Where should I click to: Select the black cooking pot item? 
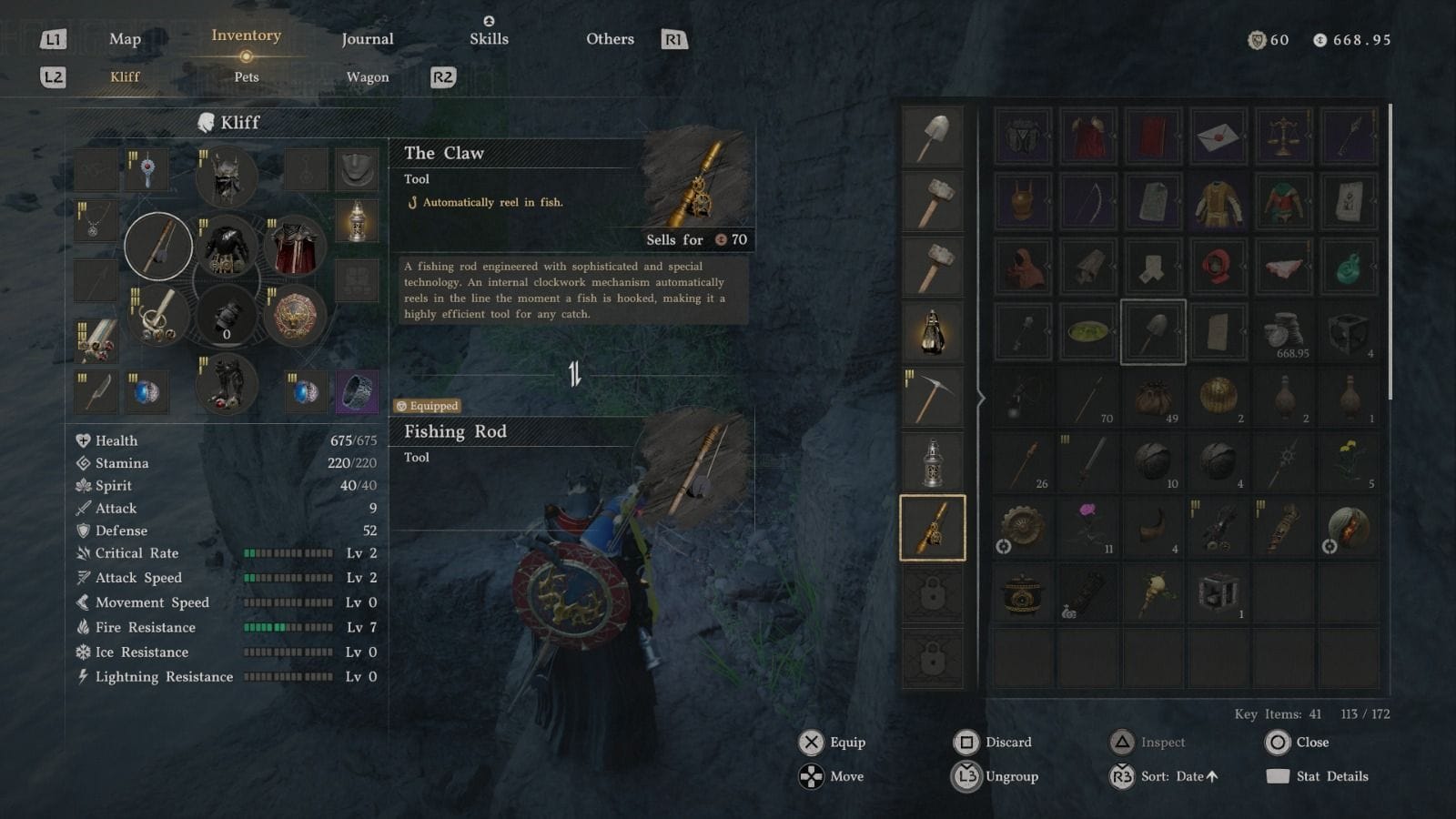pos(1022,593)
